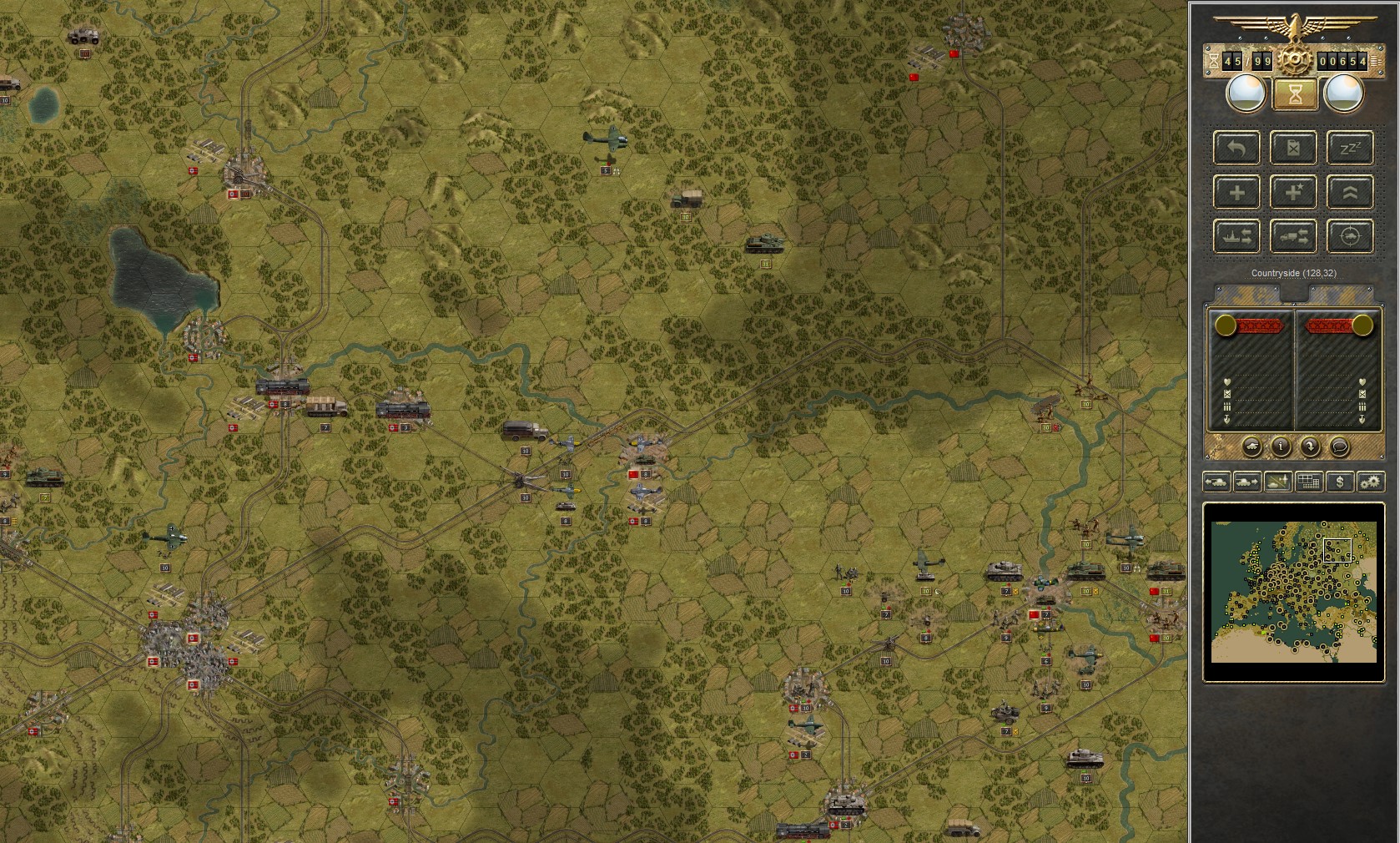
Task: Open the game options menu
Action: (1370, 482)
